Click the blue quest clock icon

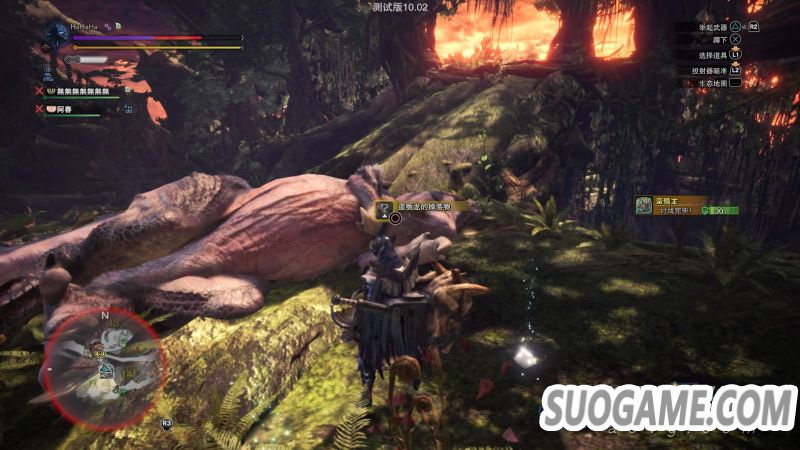click(56, 33)
